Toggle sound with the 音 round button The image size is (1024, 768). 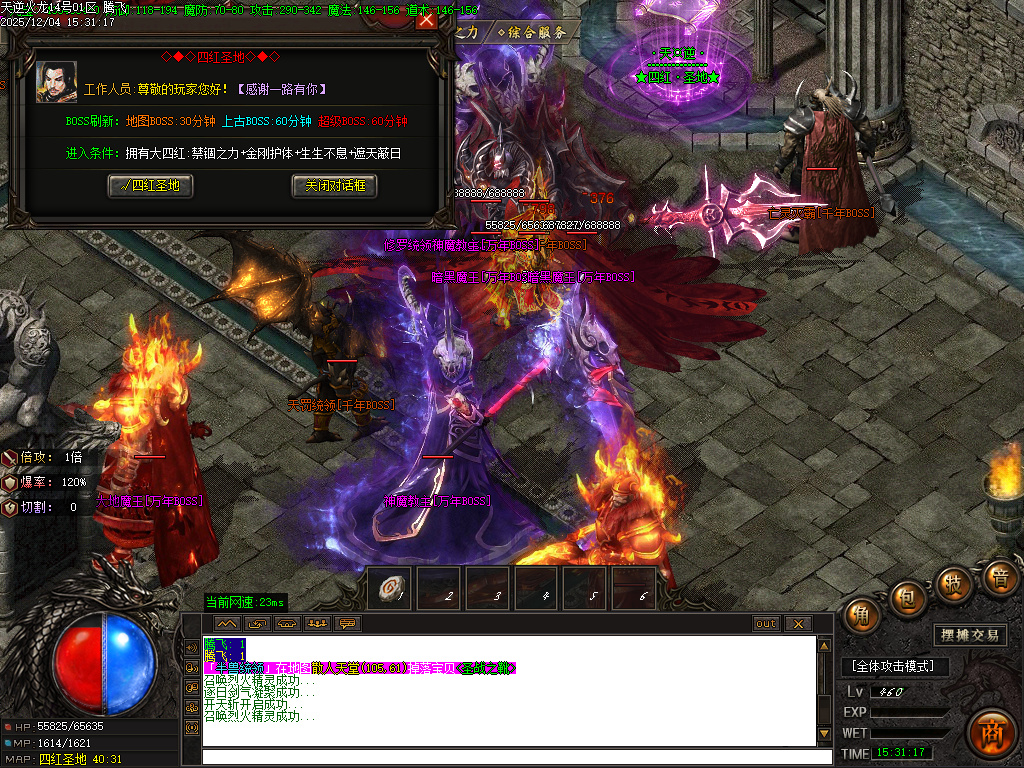point(999,577)
